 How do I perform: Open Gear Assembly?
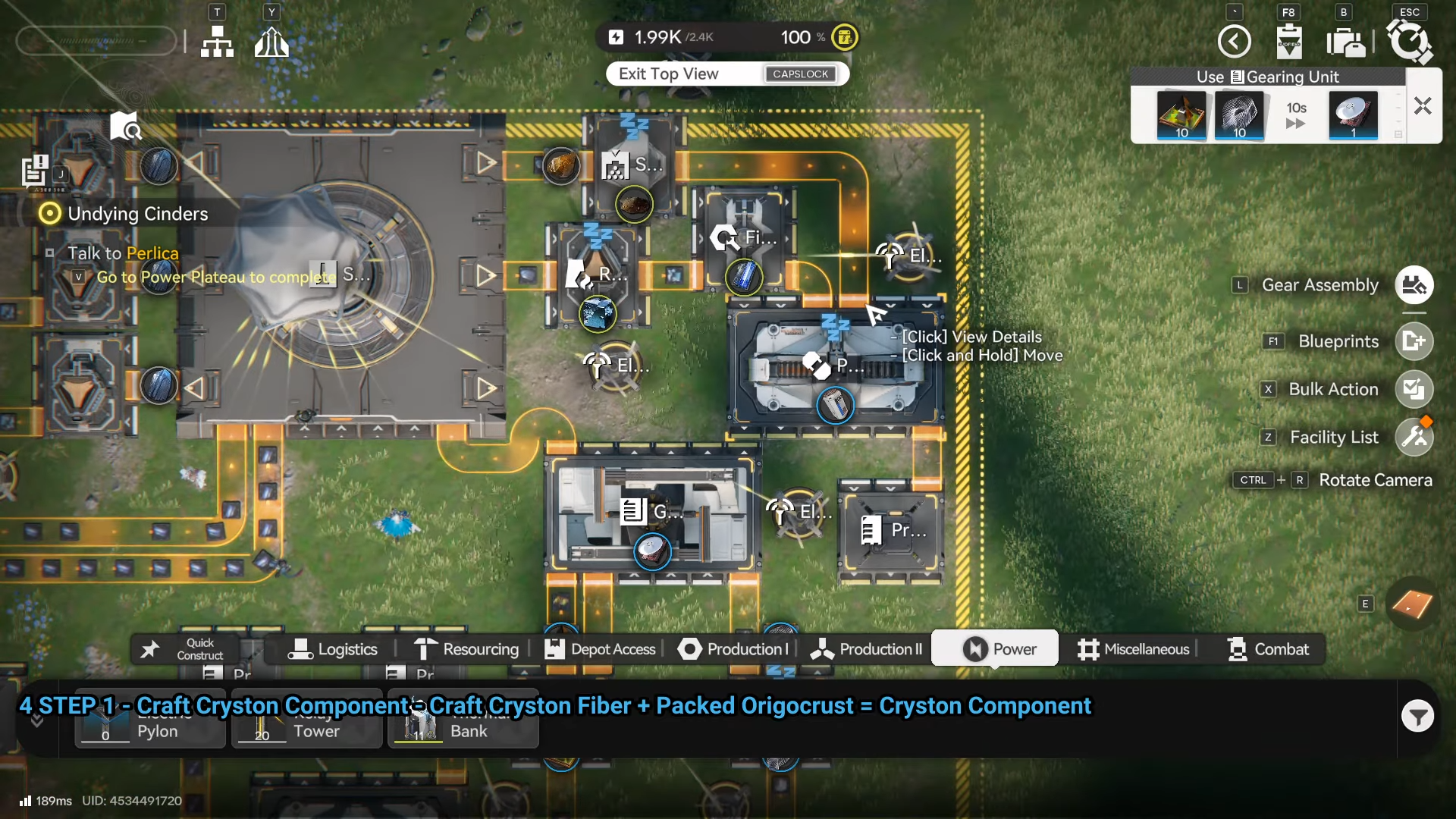1414,285
